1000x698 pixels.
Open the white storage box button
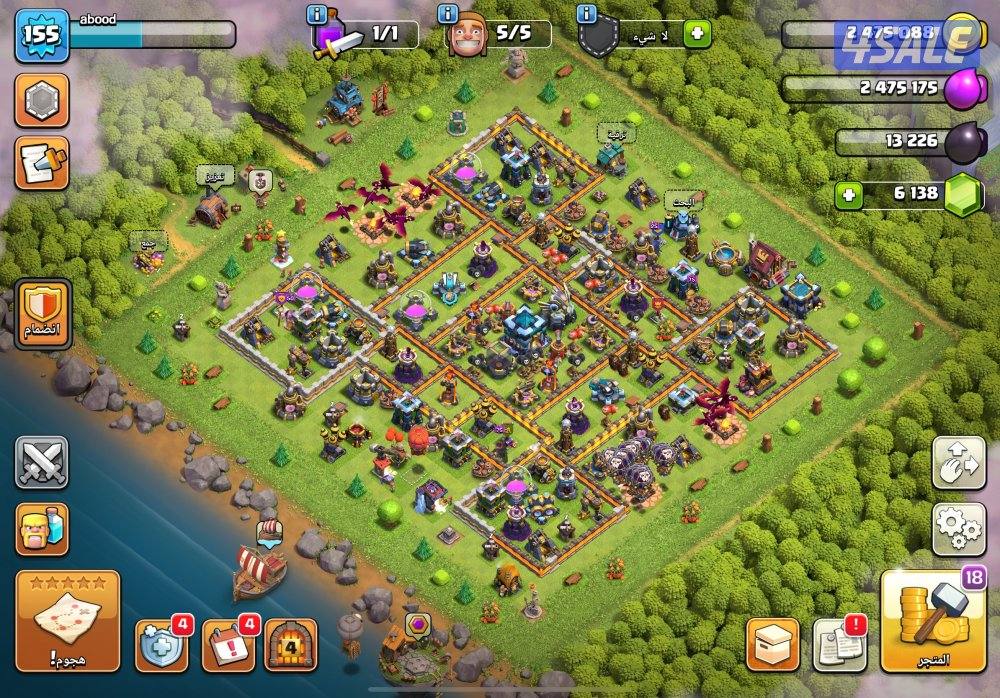pyautogui.click(x=773, y=645)
